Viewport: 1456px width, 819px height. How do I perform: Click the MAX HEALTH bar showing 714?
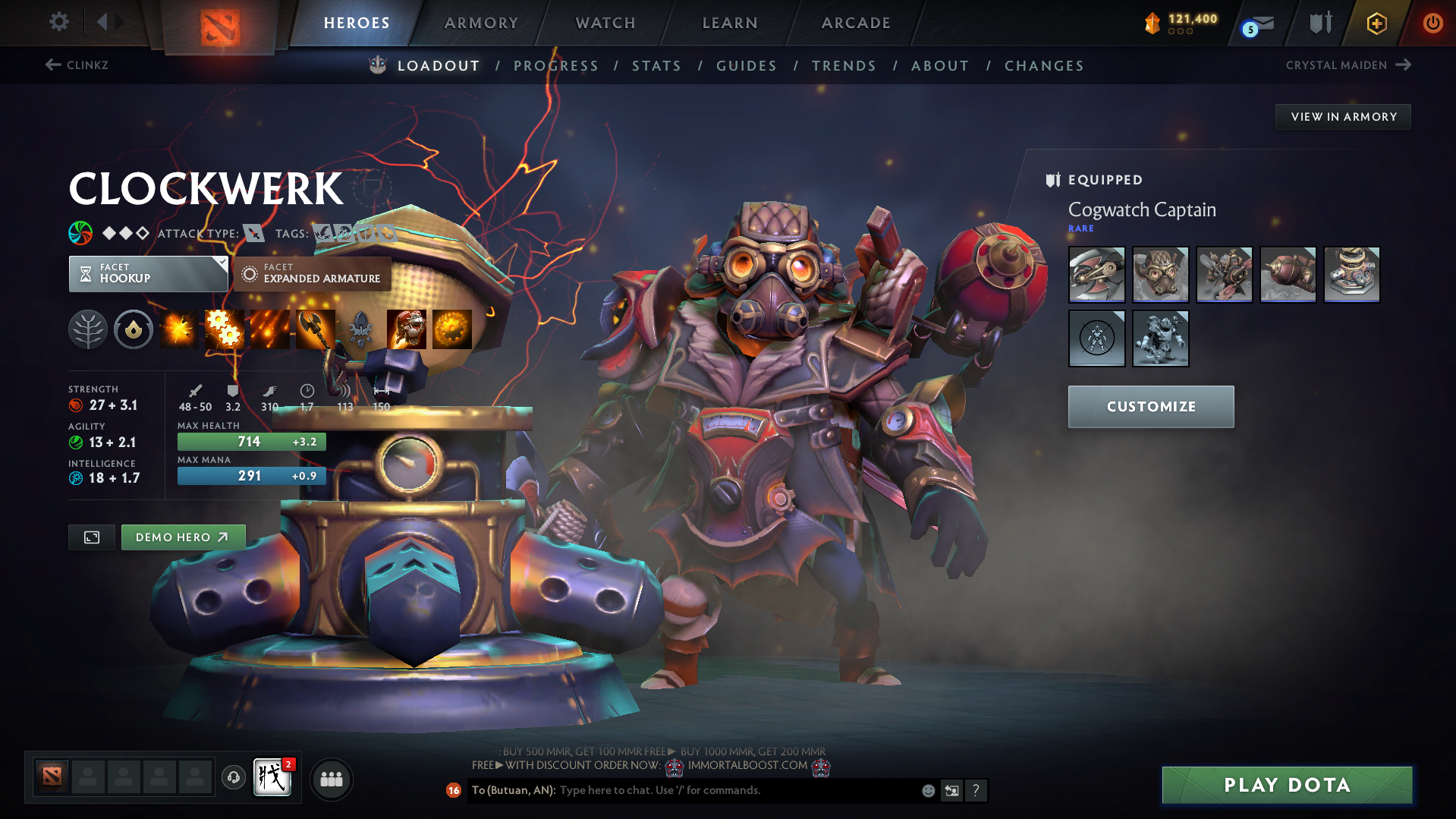(x=251, y=441)
